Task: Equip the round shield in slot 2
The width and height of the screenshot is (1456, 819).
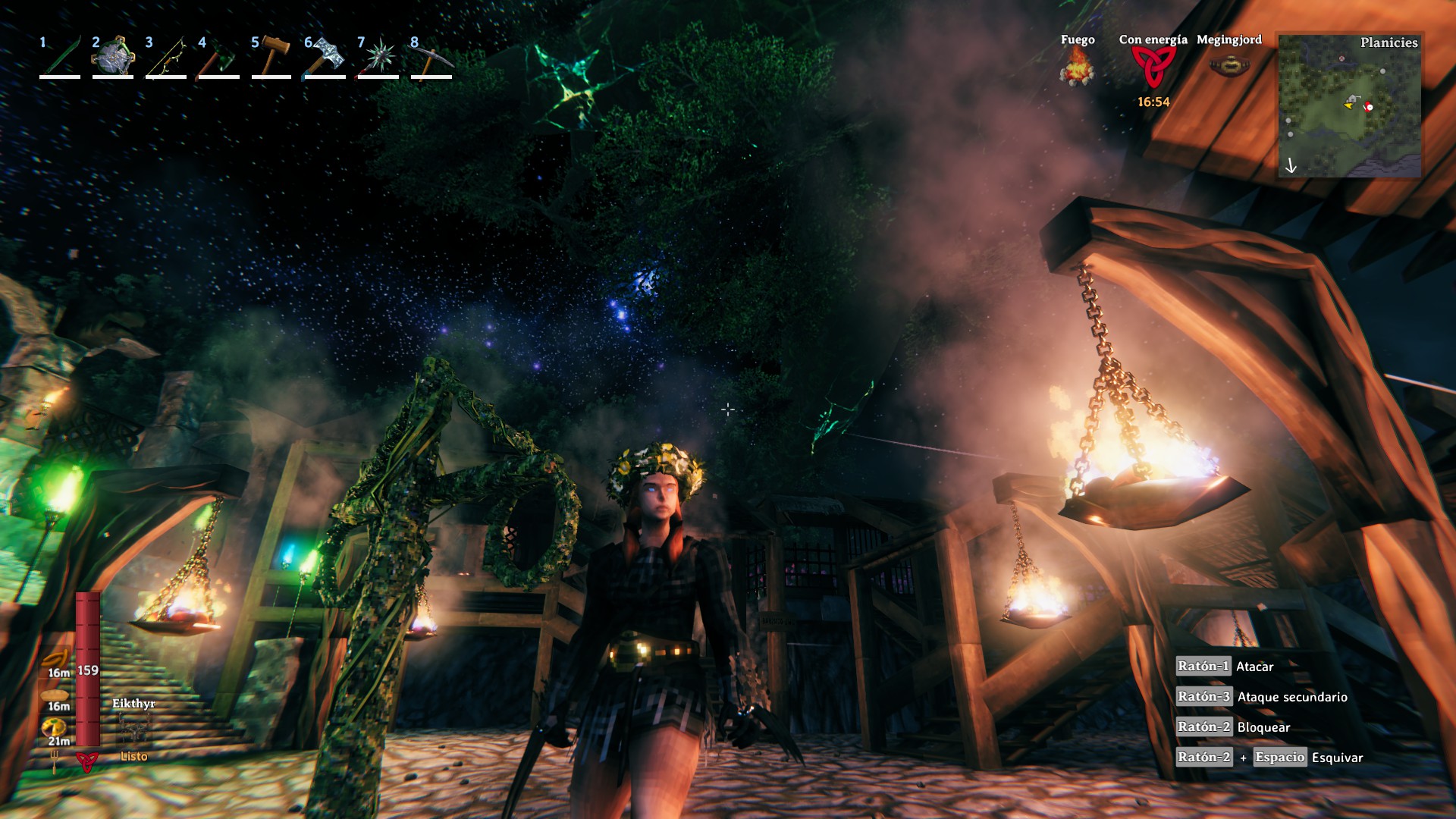Action: click(x=113, y=57)
